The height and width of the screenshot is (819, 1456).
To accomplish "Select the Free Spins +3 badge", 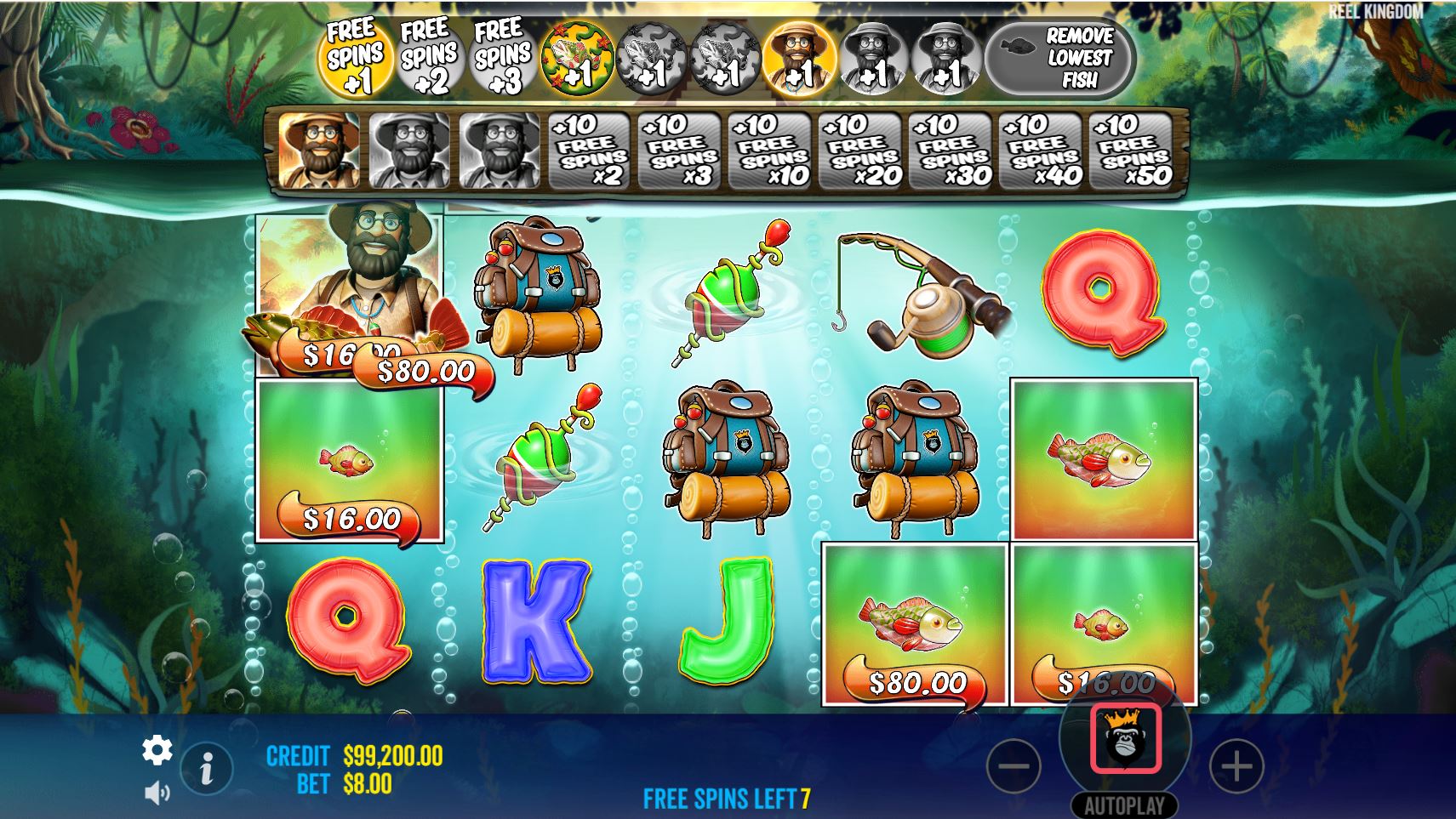I will click(x=502, y=55).
